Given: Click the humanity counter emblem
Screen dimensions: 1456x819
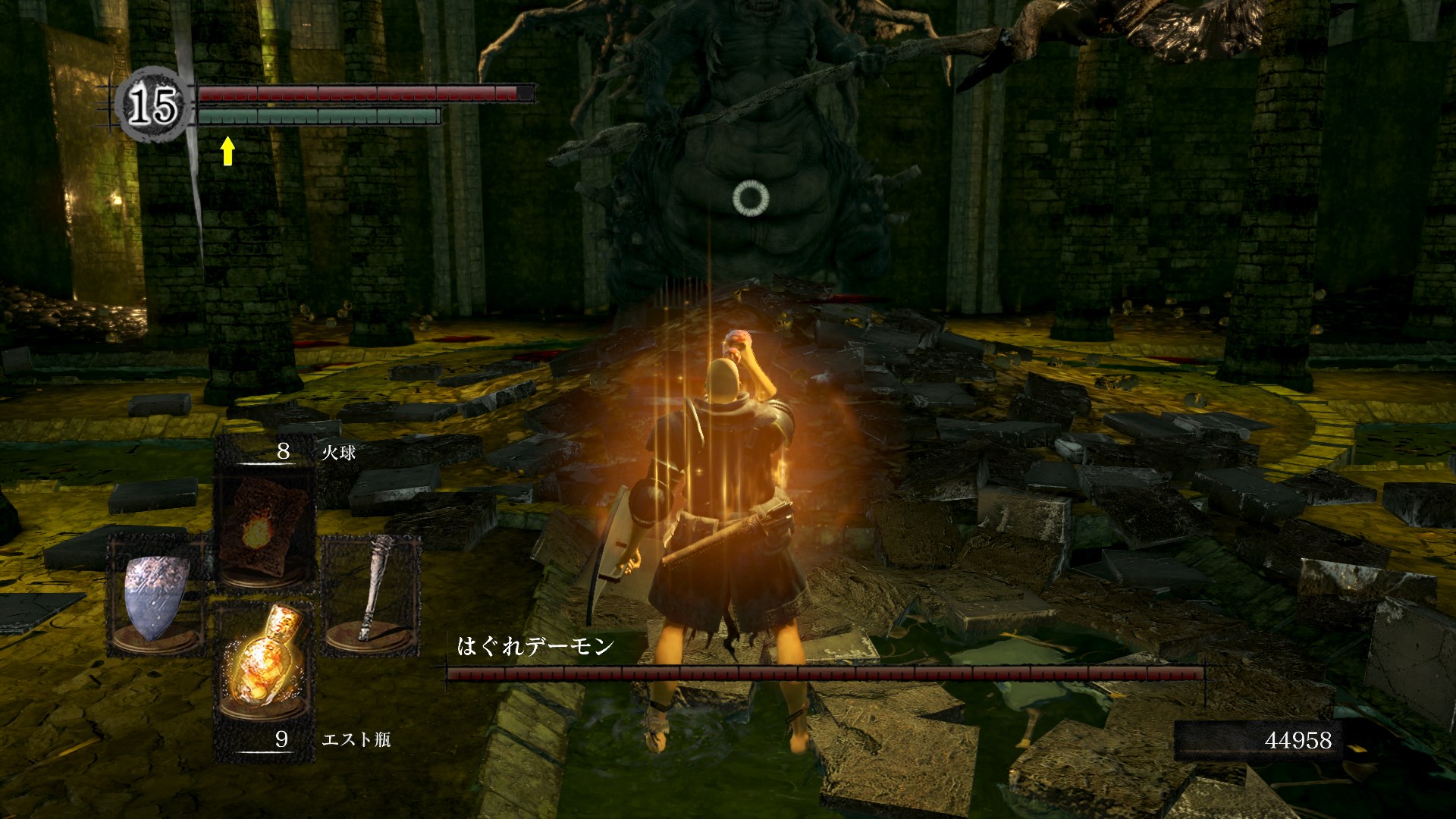Looking at the screenshot, I should click(154, 105).
